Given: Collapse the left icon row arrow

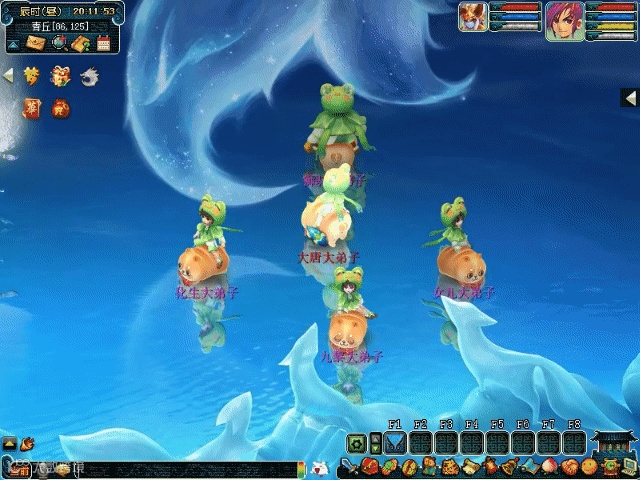Looking at the screenshot, I should coord(8,76).
